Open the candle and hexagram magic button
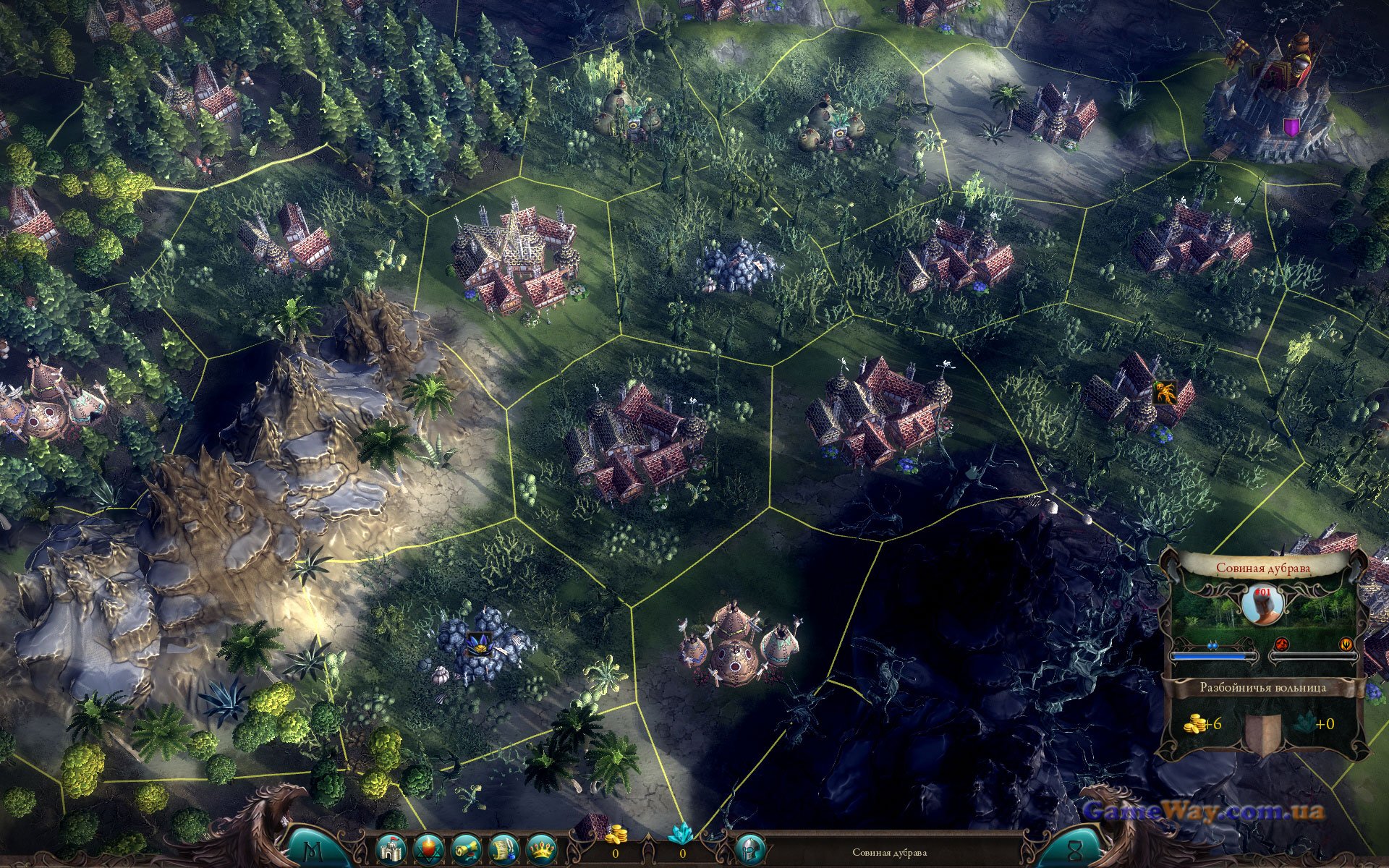This screenshot has height=868, width=1389. (428, 849)
